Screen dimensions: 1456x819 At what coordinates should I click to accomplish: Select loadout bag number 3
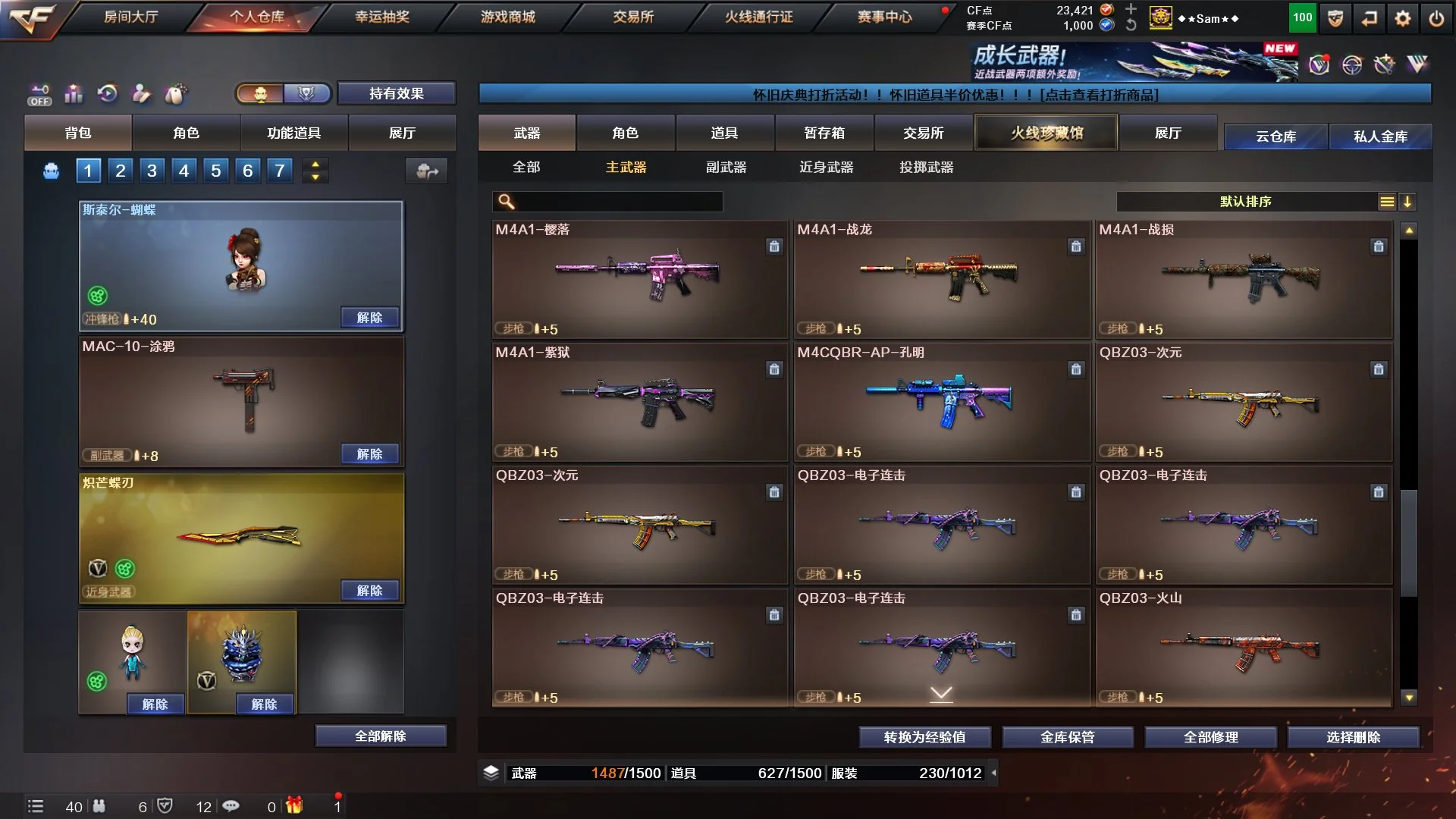pyautogui.click(x=152, y=171)
